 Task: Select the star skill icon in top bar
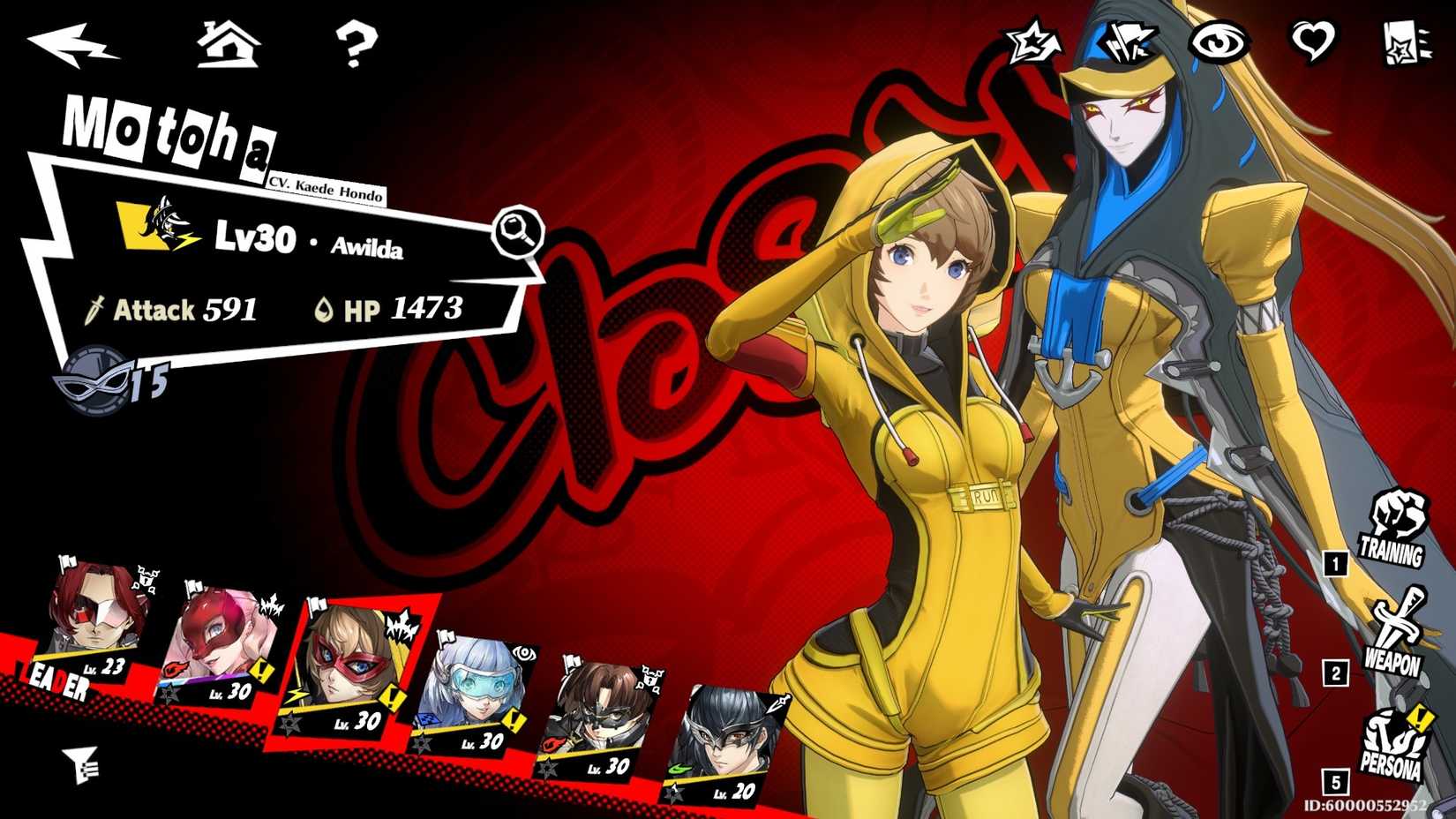(1031, 40)
